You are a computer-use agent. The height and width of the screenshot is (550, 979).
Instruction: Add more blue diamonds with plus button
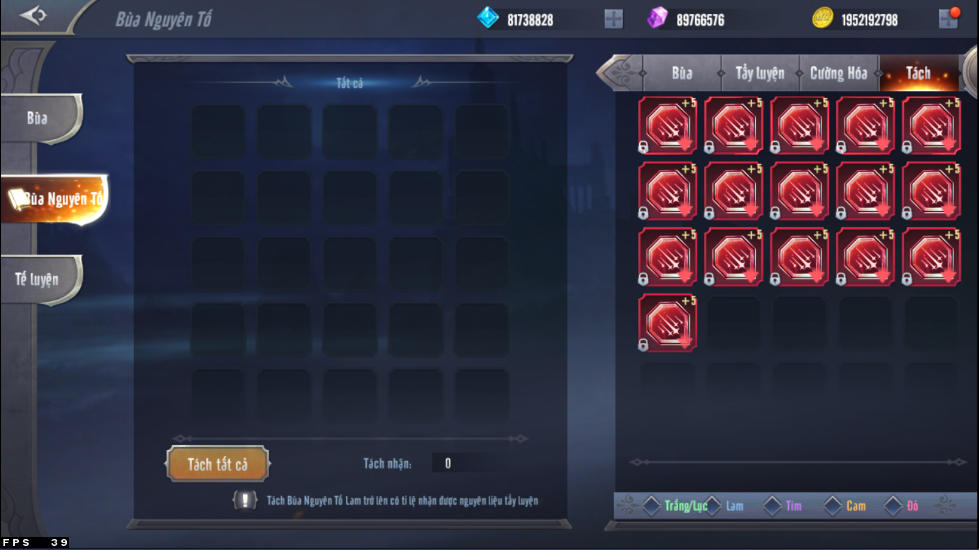613,19
